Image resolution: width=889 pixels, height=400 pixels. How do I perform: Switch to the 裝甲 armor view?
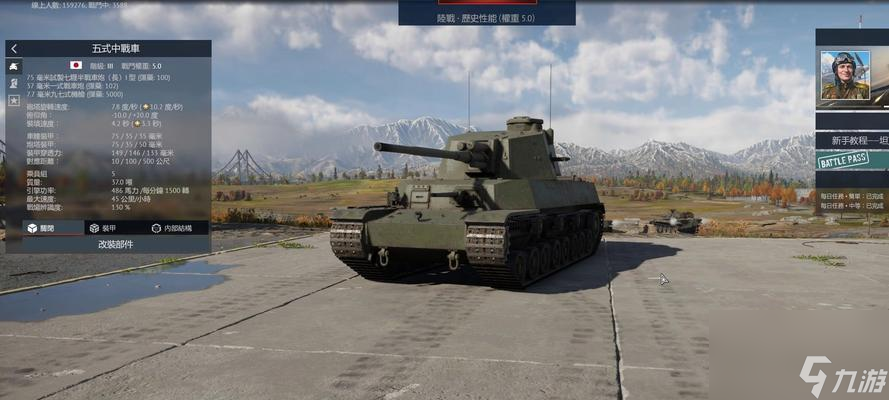103,228
